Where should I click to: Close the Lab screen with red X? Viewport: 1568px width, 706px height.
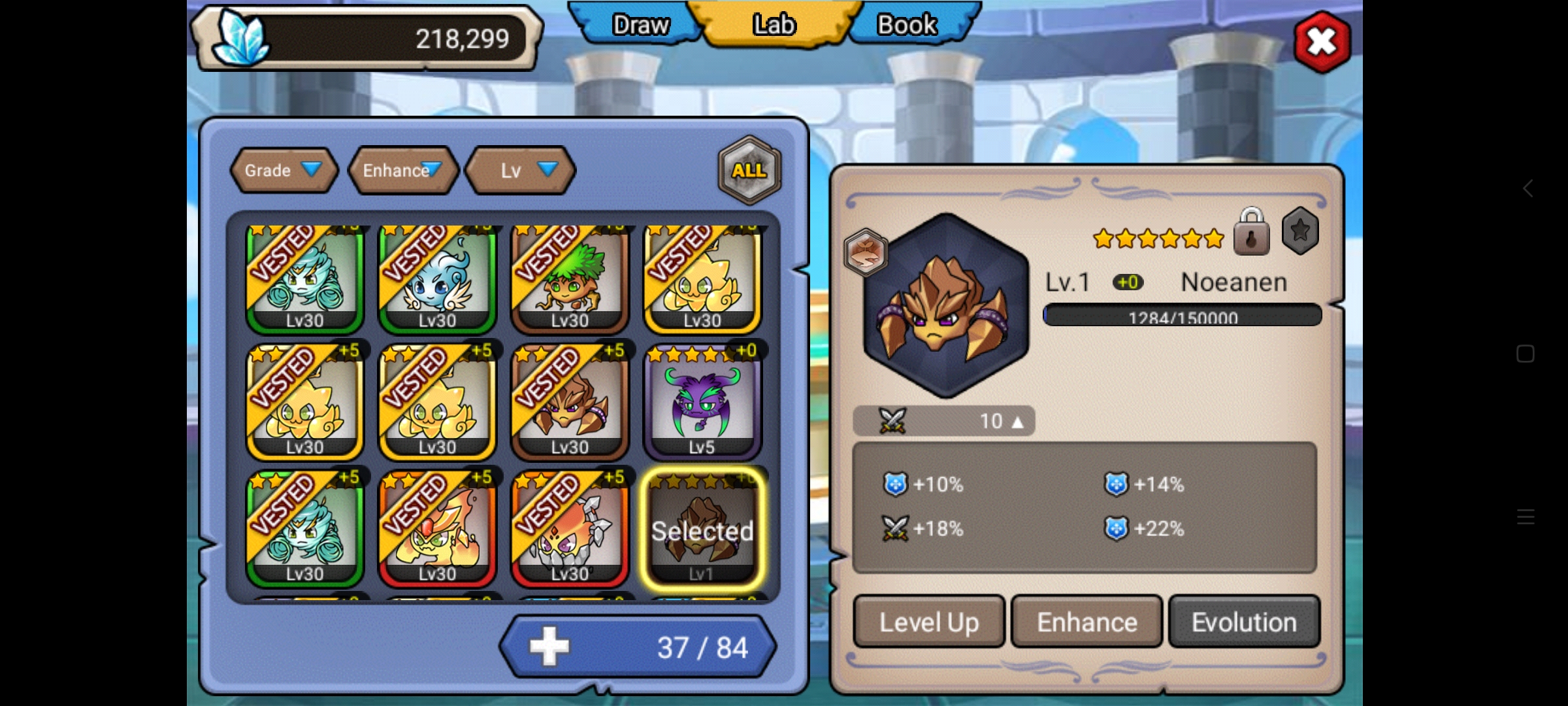point(1322,42)
